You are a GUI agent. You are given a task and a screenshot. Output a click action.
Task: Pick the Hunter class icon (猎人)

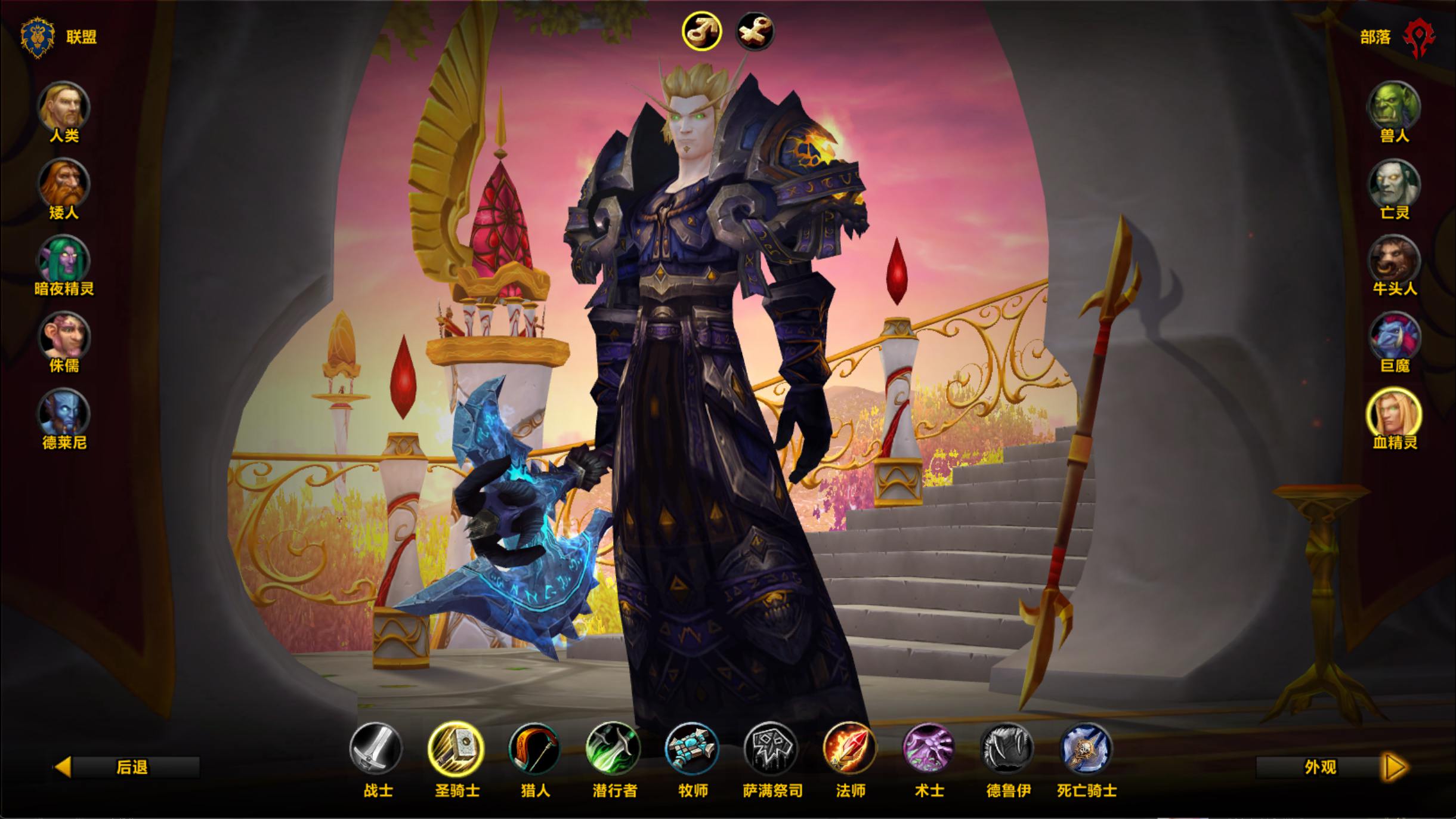tap(535, 748)
